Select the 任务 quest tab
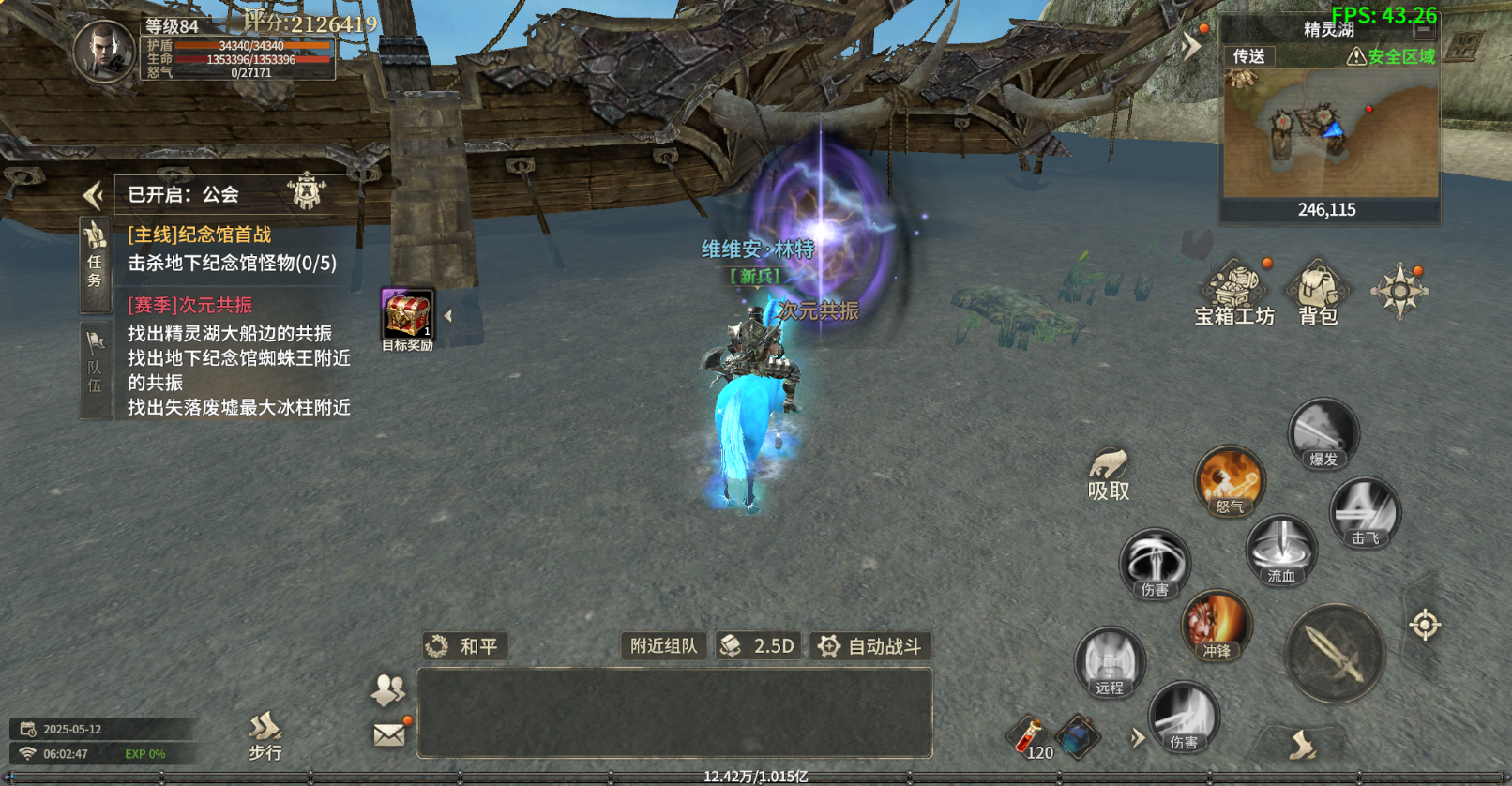 (95, 263)
